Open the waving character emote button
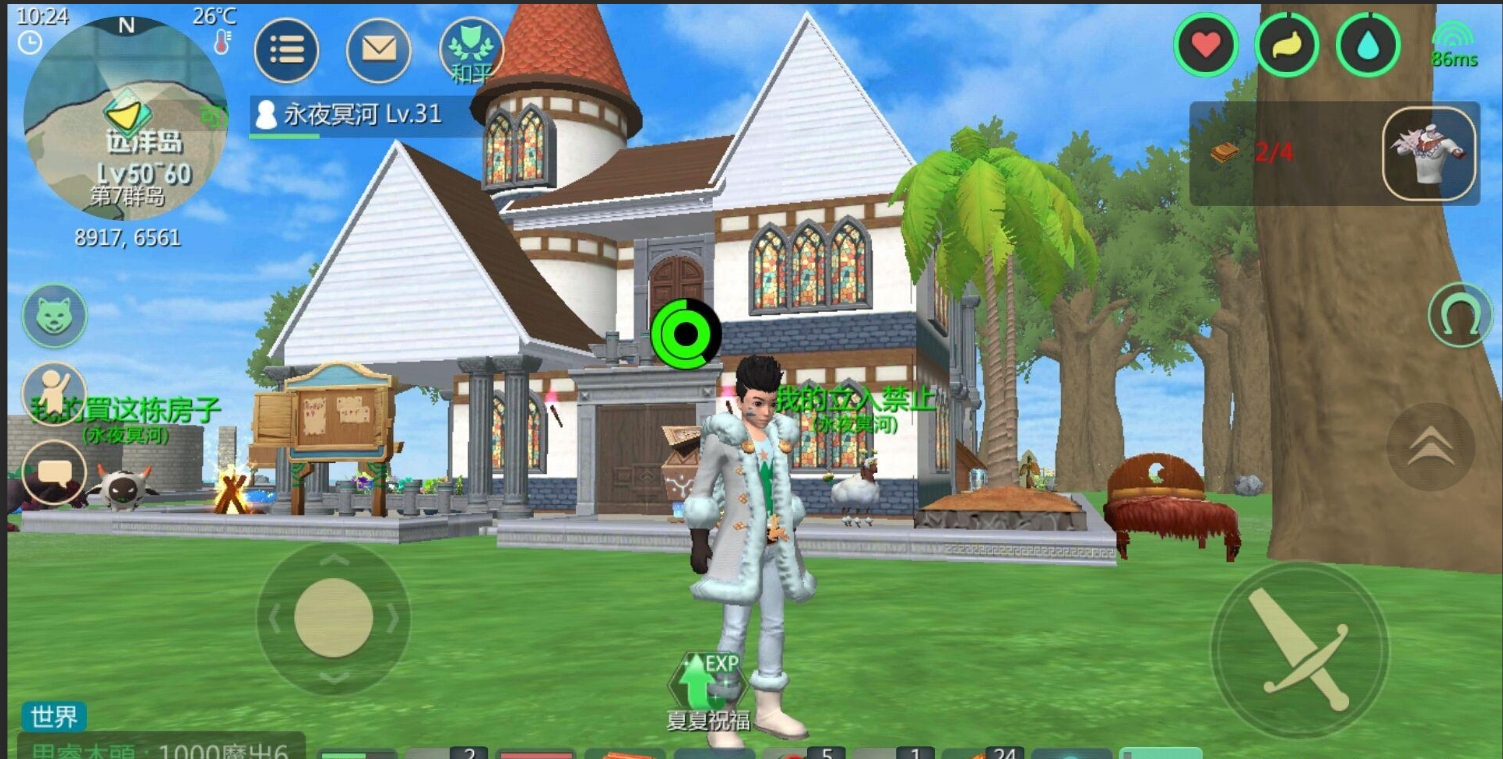 click(55, 393)
